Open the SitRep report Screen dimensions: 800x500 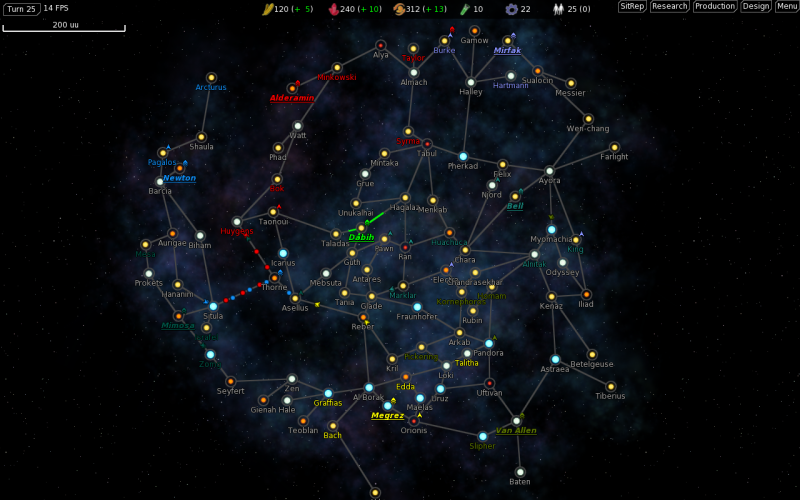coord(632,6)
